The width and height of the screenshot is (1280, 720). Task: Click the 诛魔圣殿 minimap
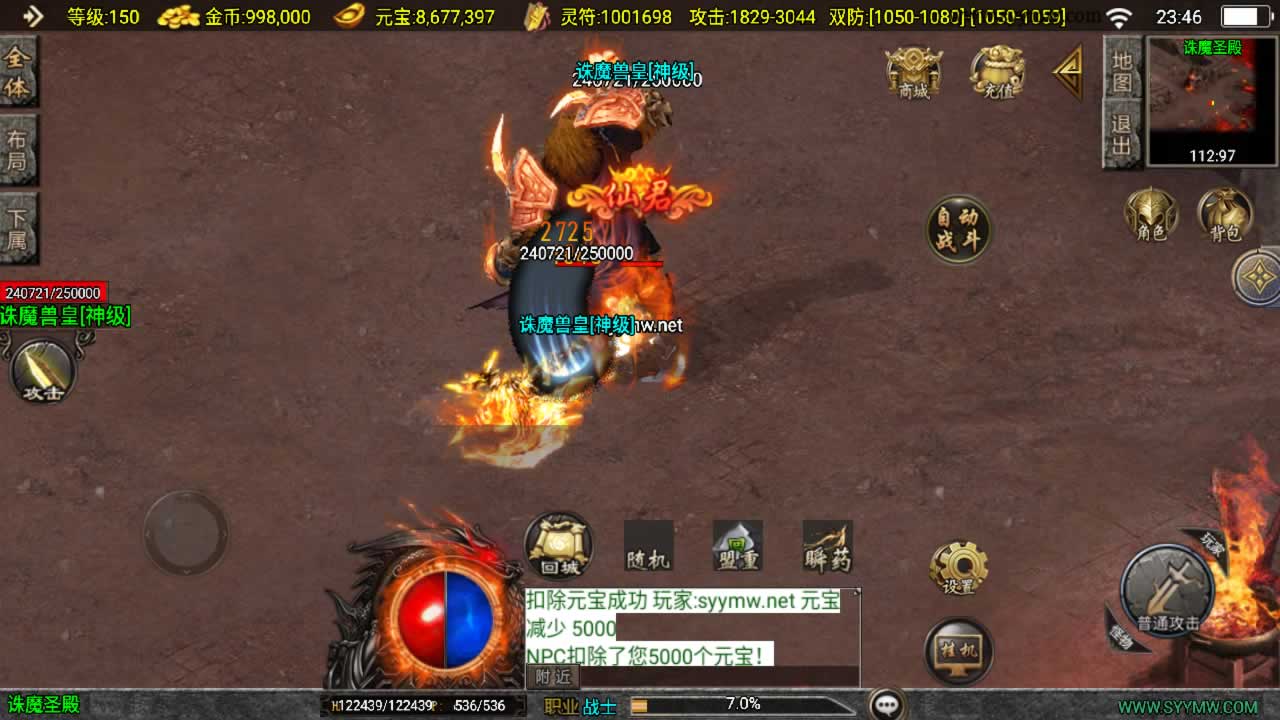[x=1210, y=100]
